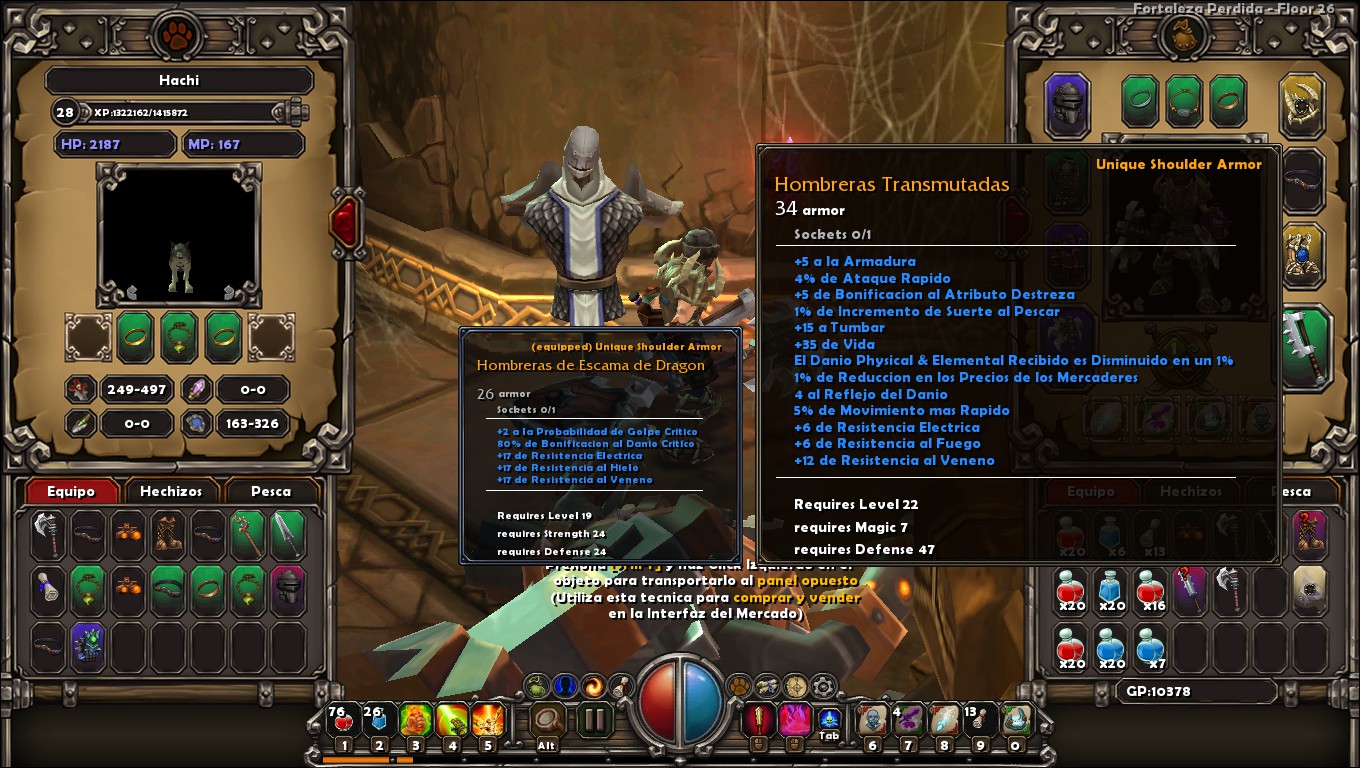1360x768 pixels.
Task: Open the settings gear icon near the hotbar
Action: [x=822, y=687]
